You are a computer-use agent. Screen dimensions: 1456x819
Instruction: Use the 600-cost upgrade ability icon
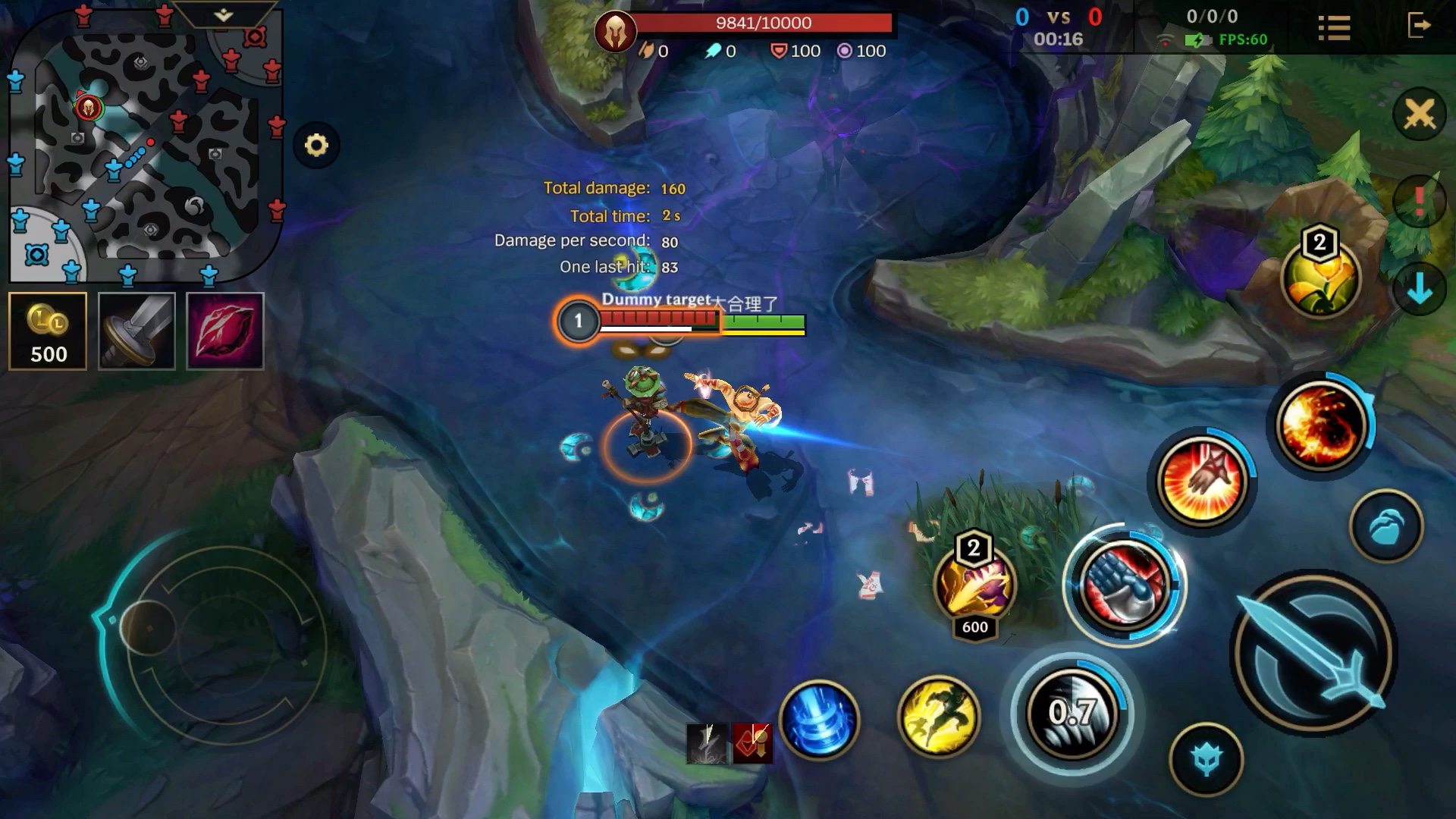pos(974,585)
